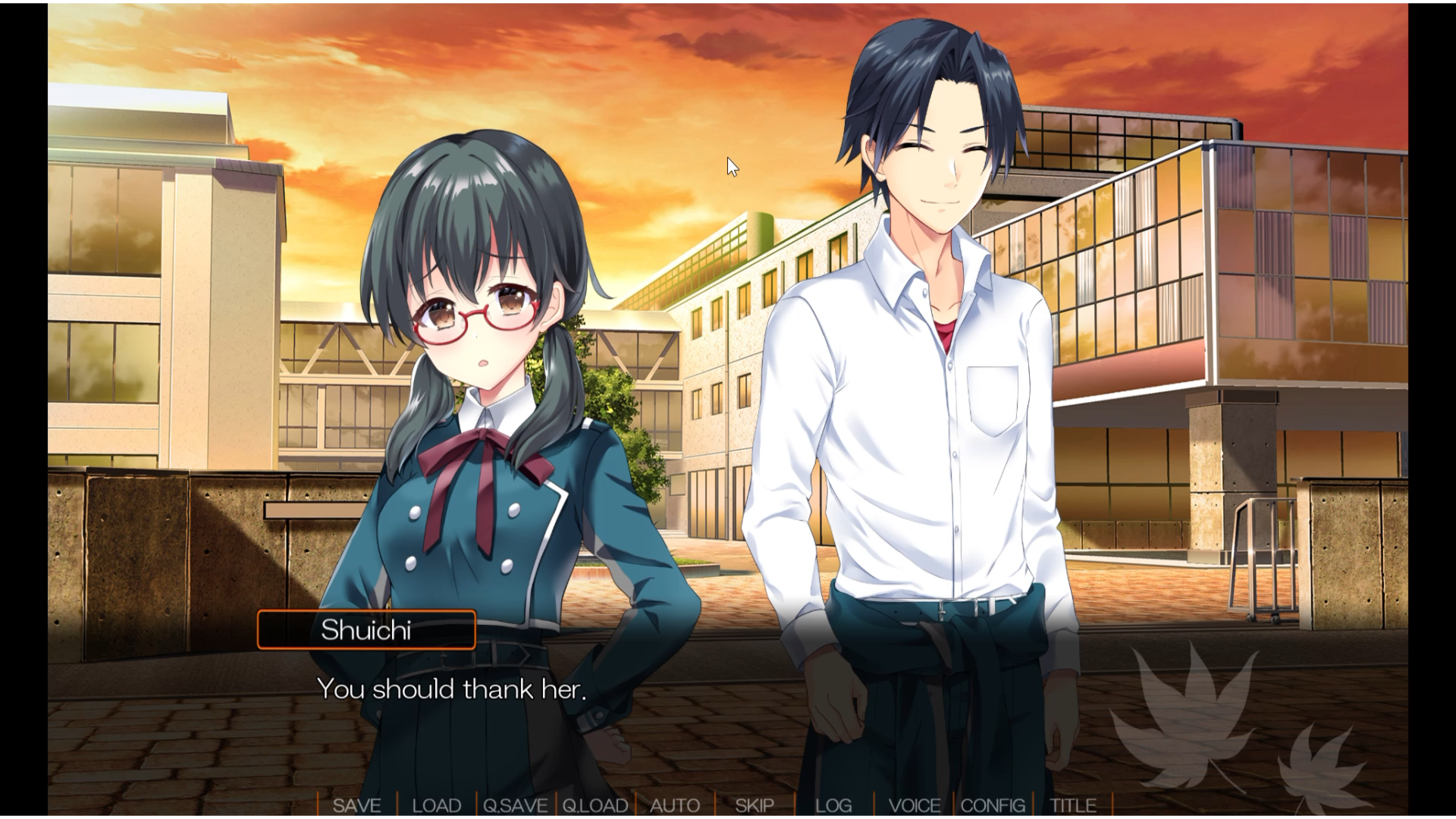The width and height of the screenshot is (1456, 819).
Task: Return to TITLE screen
Action: [x=1072, y=806]
